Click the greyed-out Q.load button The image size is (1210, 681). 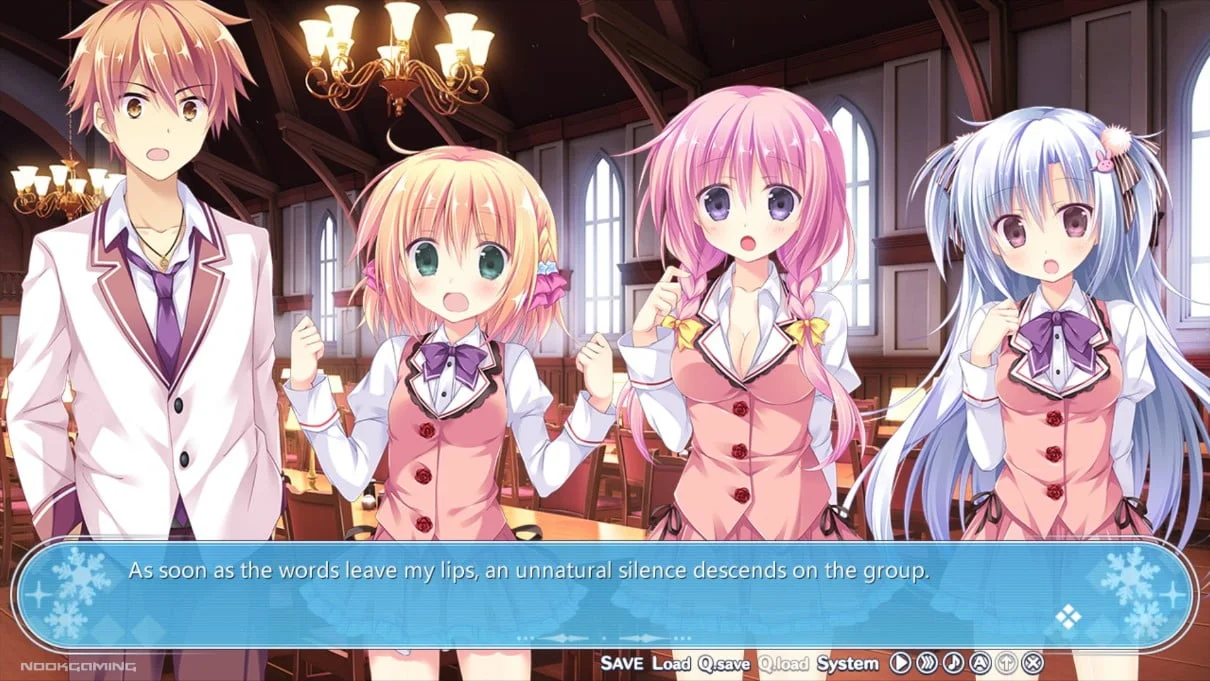pyautogui.click(x=783, y=663)
